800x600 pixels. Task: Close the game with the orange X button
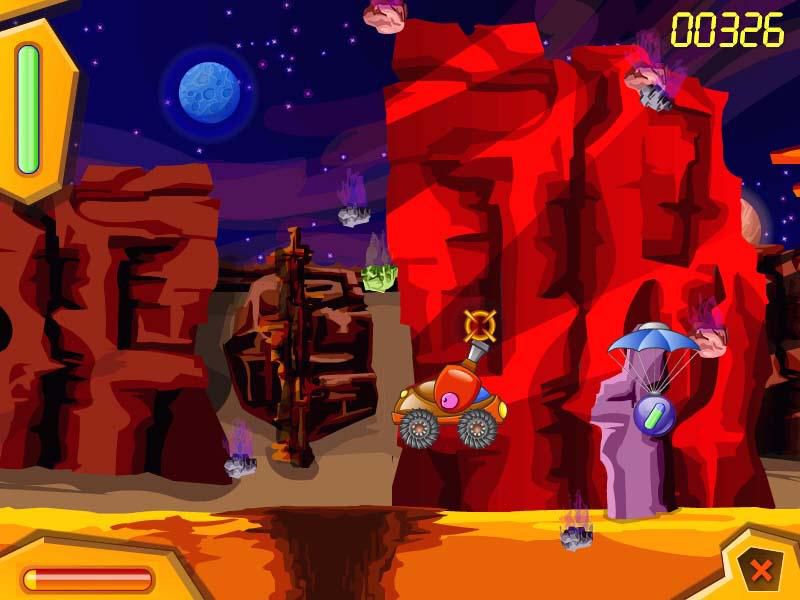pos(761,571)
